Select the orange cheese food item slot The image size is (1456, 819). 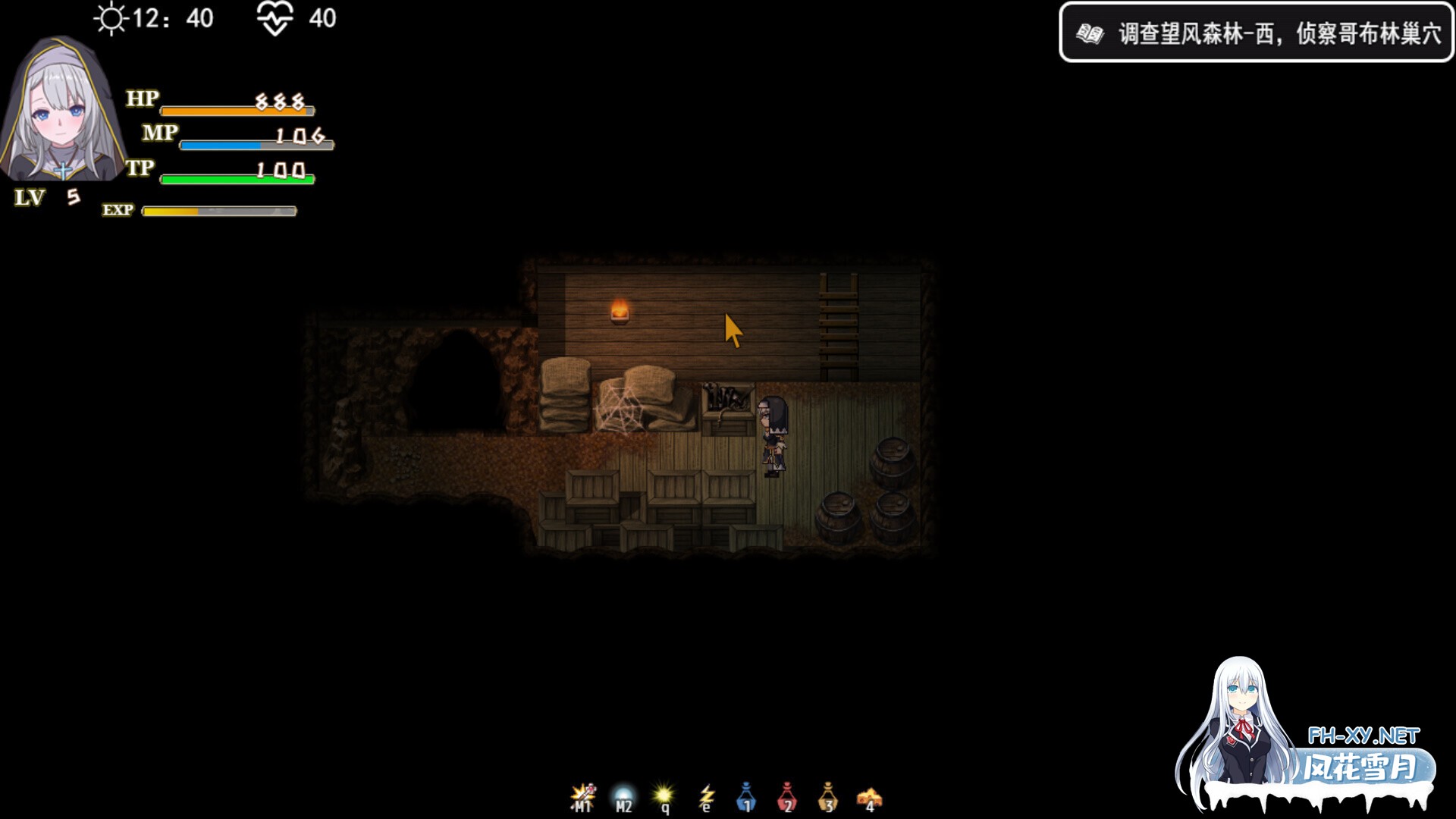pyautogui.click(x=869, y=798)
